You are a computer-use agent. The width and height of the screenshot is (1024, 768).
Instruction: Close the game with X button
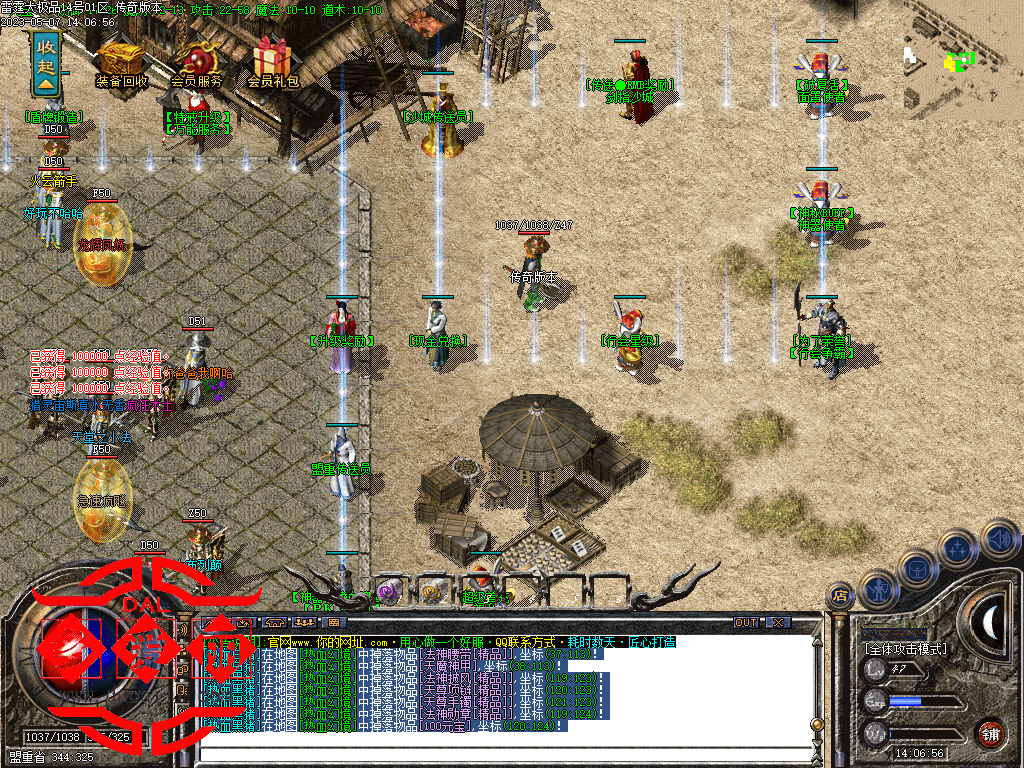(778, 623)
